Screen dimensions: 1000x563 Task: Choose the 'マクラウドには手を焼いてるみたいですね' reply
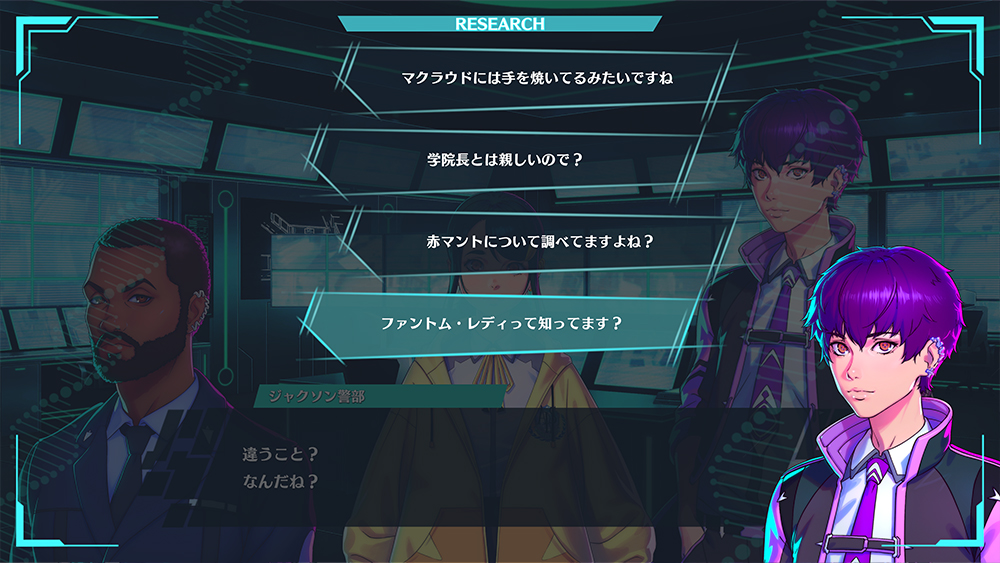tap(532, 77)
